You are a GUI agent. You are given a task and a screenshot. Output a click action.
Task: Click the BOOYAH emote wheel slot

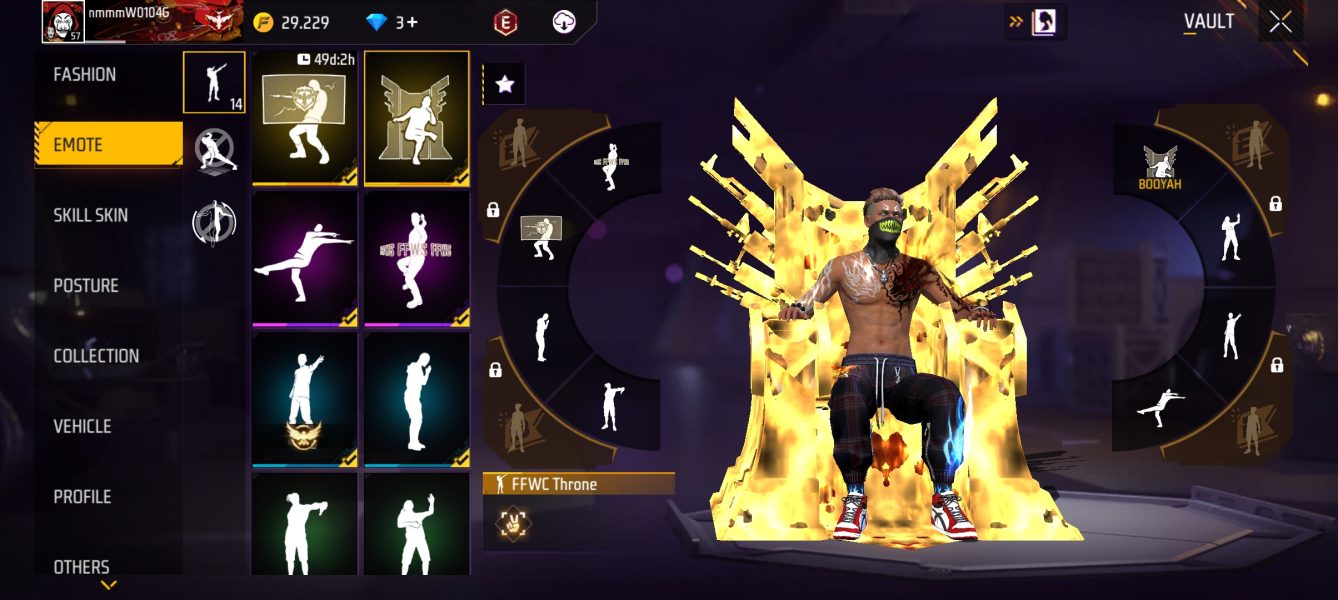point(1160,167)
